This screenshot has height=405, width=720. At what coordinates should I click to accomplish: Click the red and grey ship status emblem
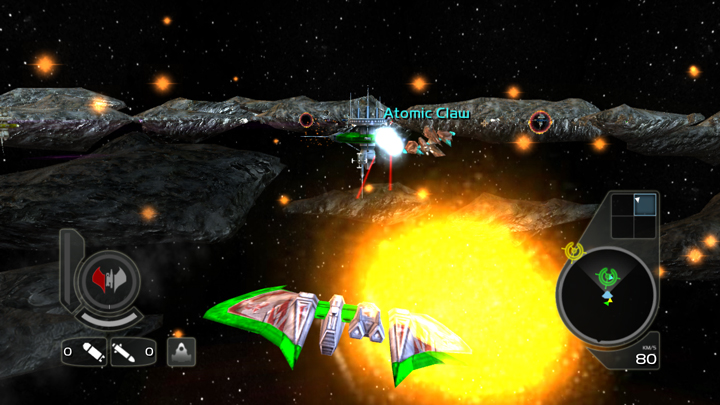pyautogui.click(x=107, y=278)
